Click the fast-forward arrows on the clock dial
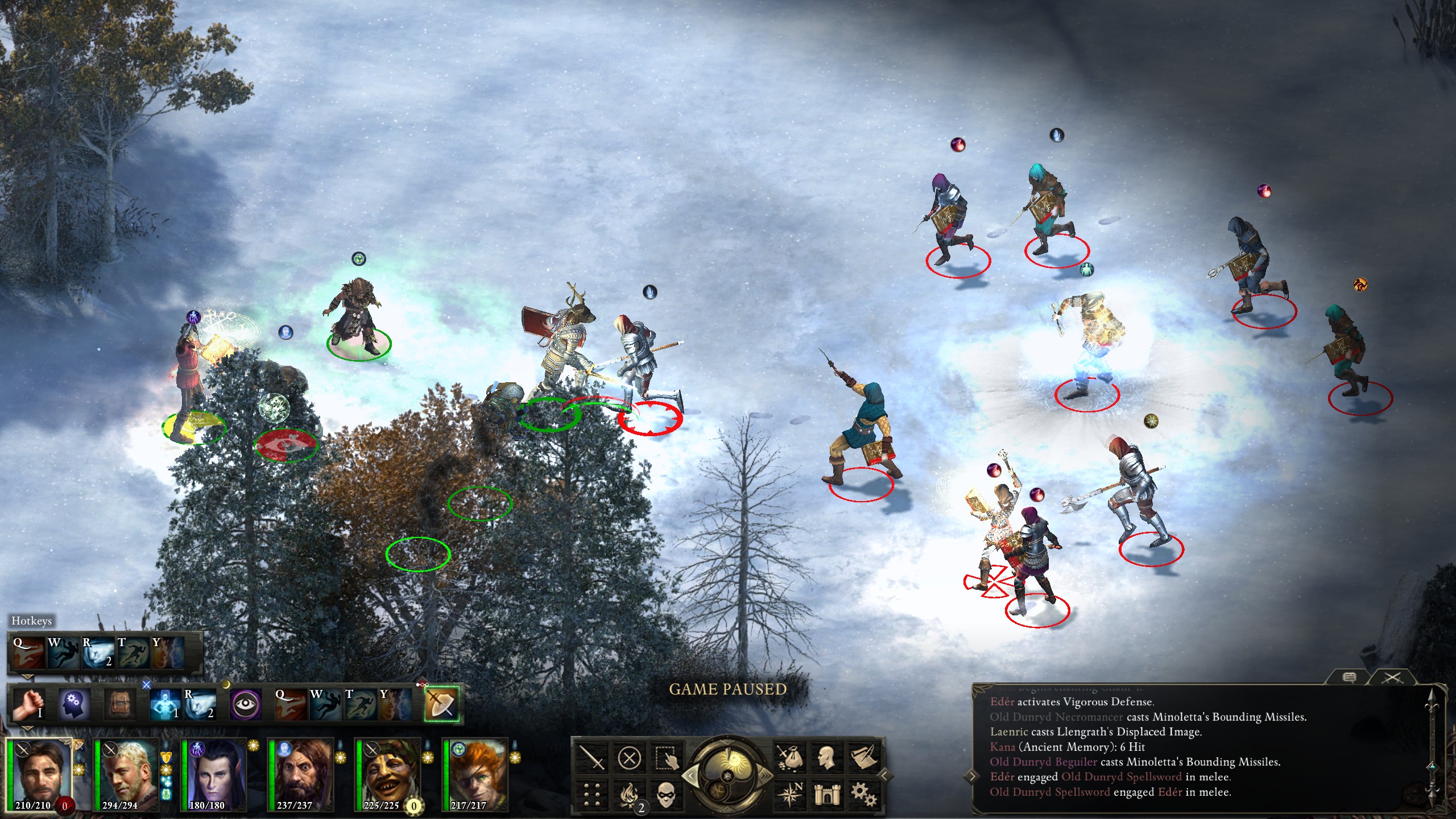The height and width of the screenshot is (819, 1456). 764,776
